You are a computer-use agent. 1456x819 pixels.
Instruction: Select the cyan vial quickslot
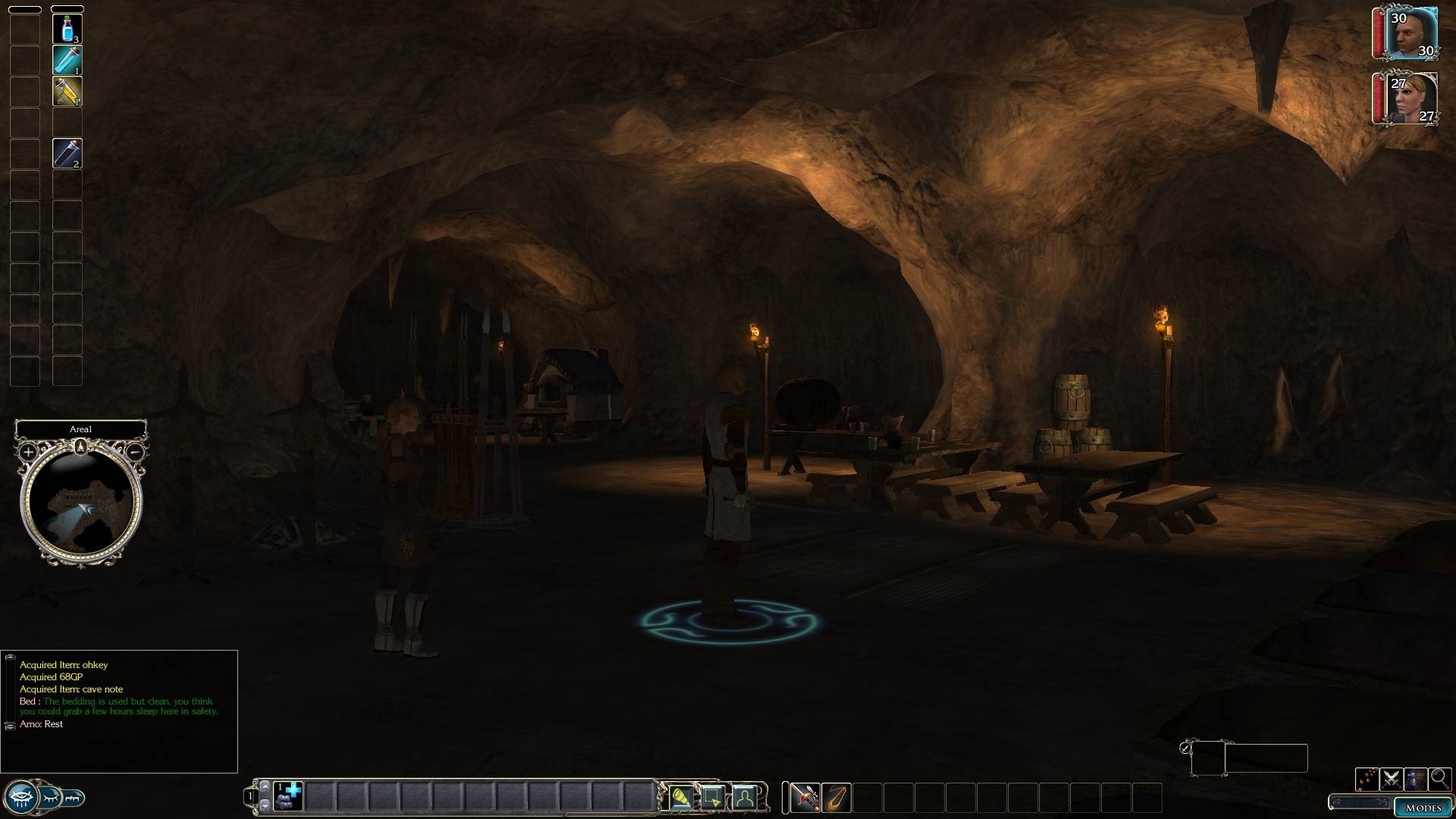click(x=67, y=60)
